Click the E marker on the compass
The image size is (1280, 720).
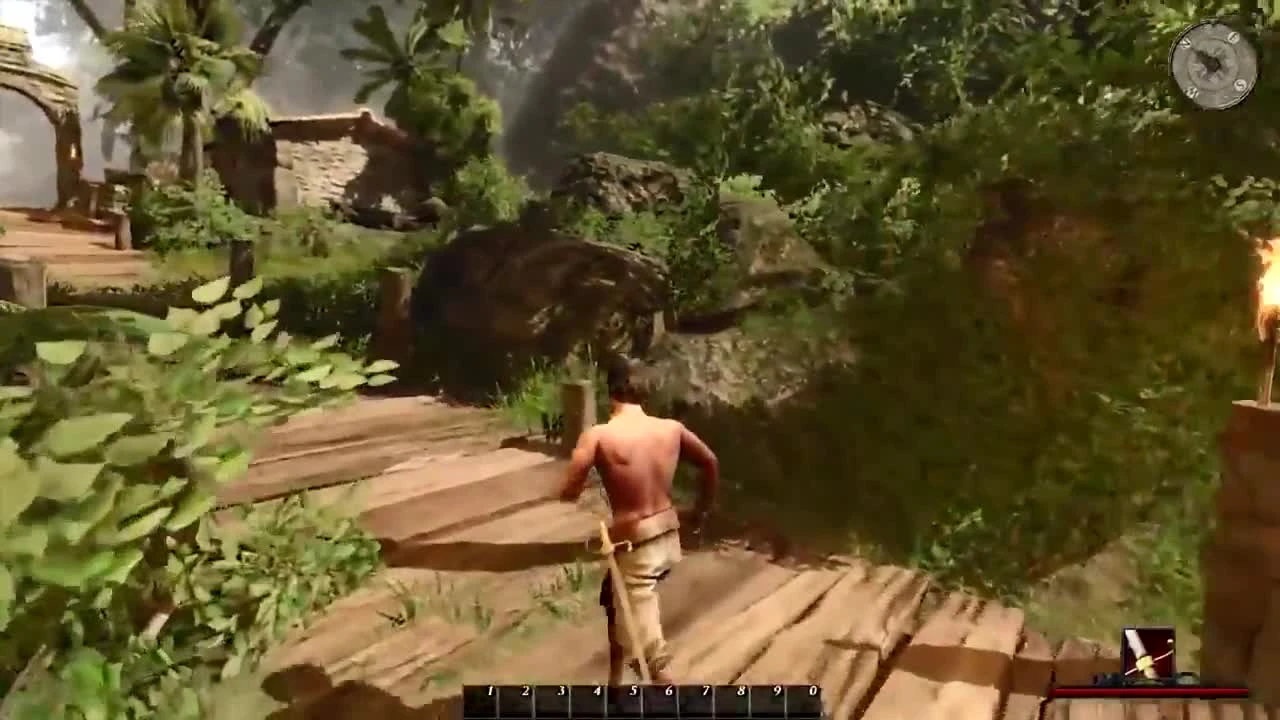1232,37
